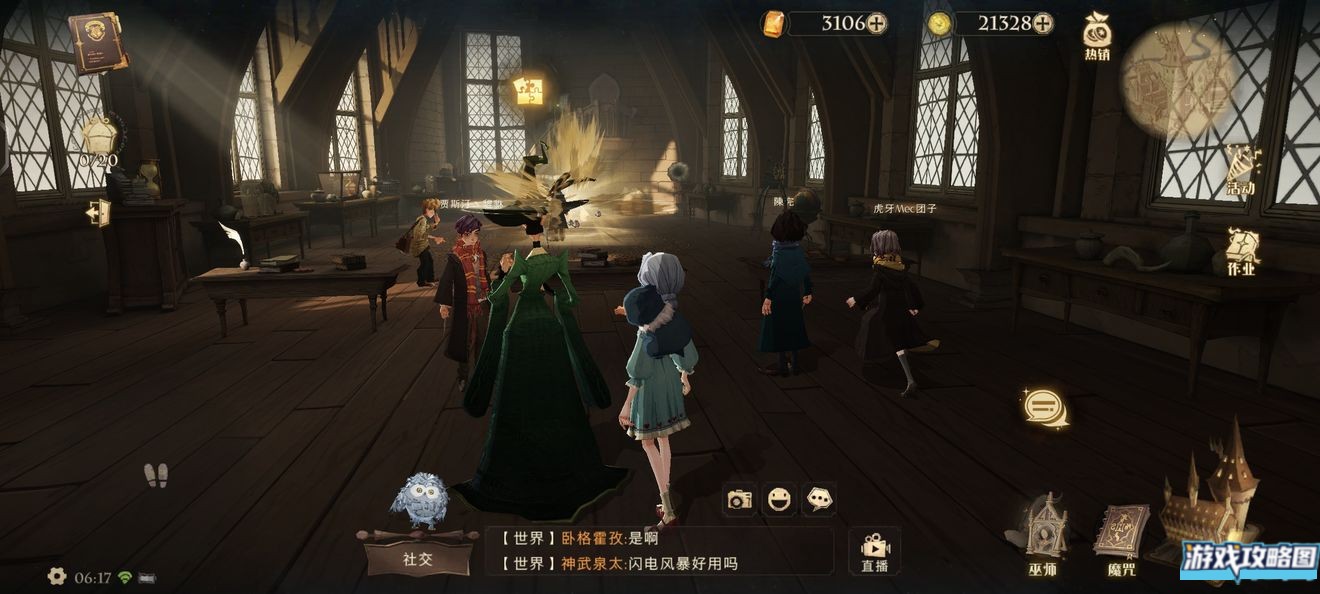Screen dimensions: 1320x594
Task: Open the chat speech bubble button
Action: (1045, 407)
